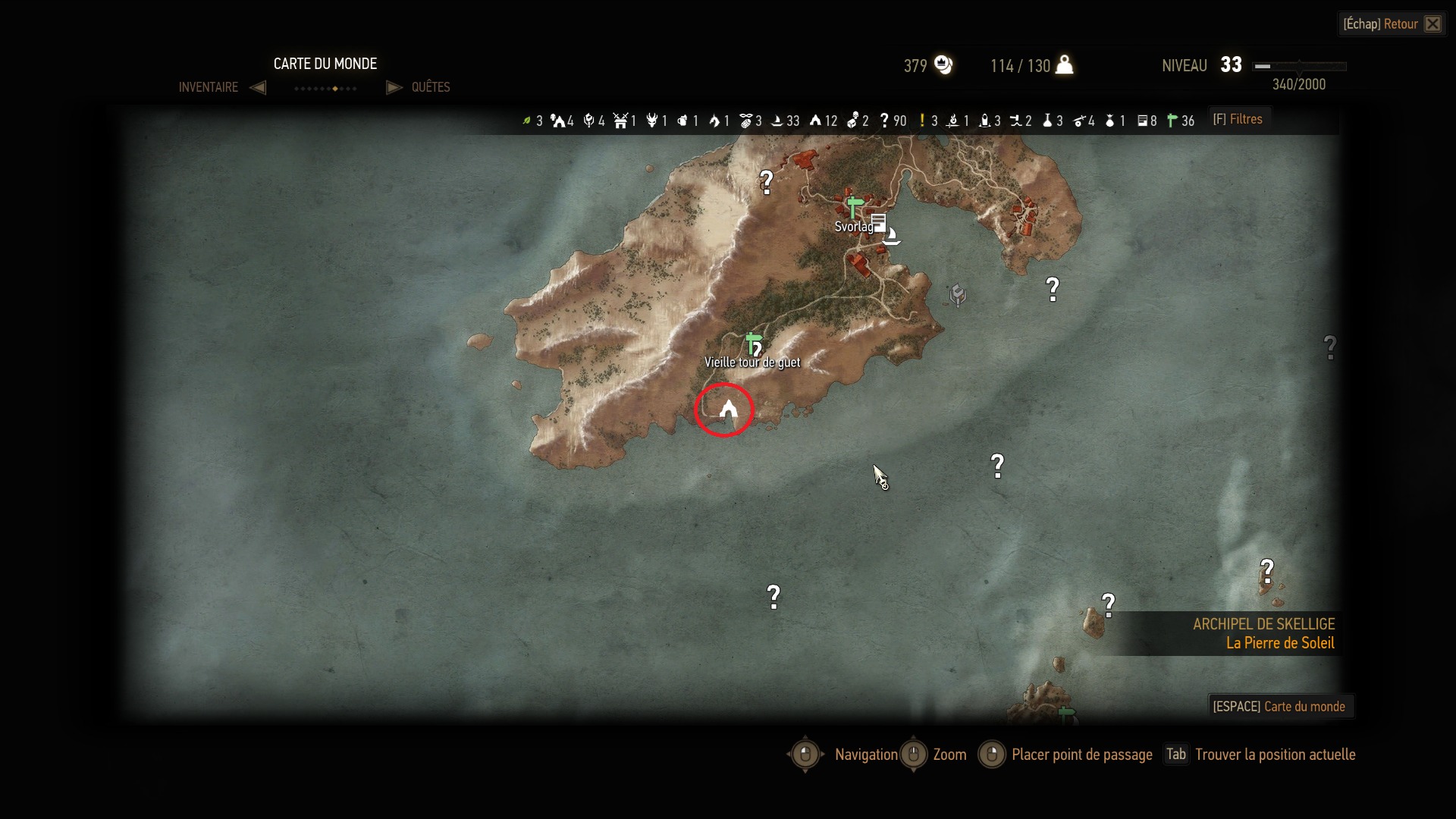Select the grey shield marker in the bay
This screenshot has height=819, width=1456.
pyautogui.click(x=958, y=294)
